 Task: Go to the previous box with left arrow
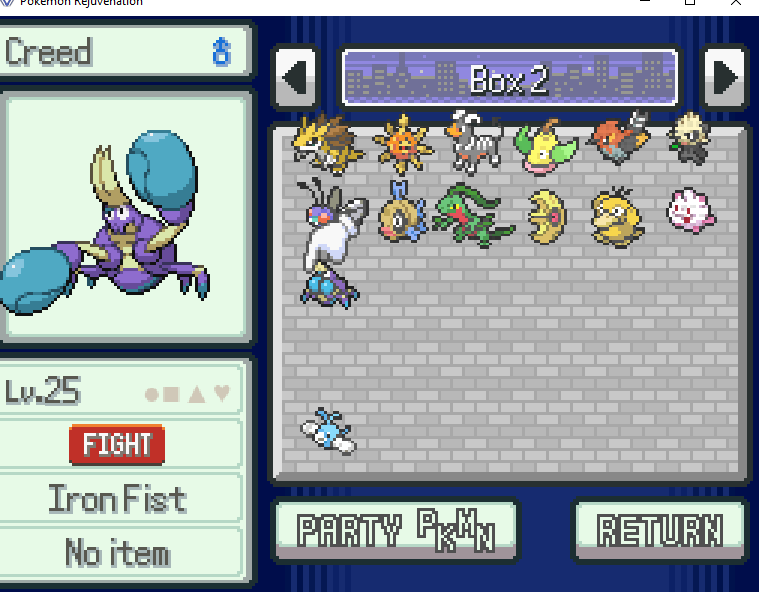(x=295, y=78)
